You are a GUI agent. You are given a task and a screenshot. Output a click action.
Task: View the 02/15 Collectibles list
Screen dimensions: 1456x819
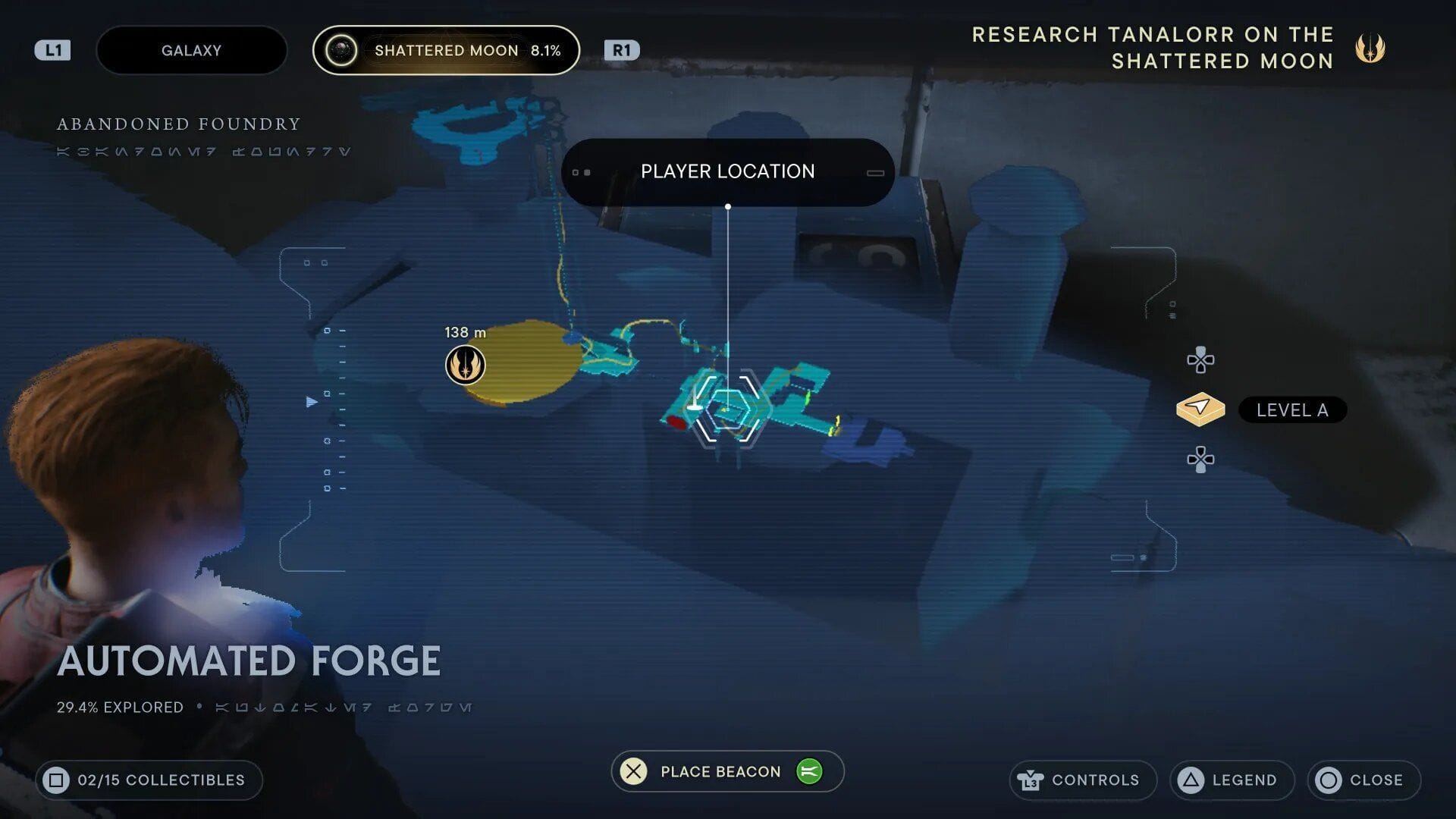pyautogui.click(x=149, y=780)
